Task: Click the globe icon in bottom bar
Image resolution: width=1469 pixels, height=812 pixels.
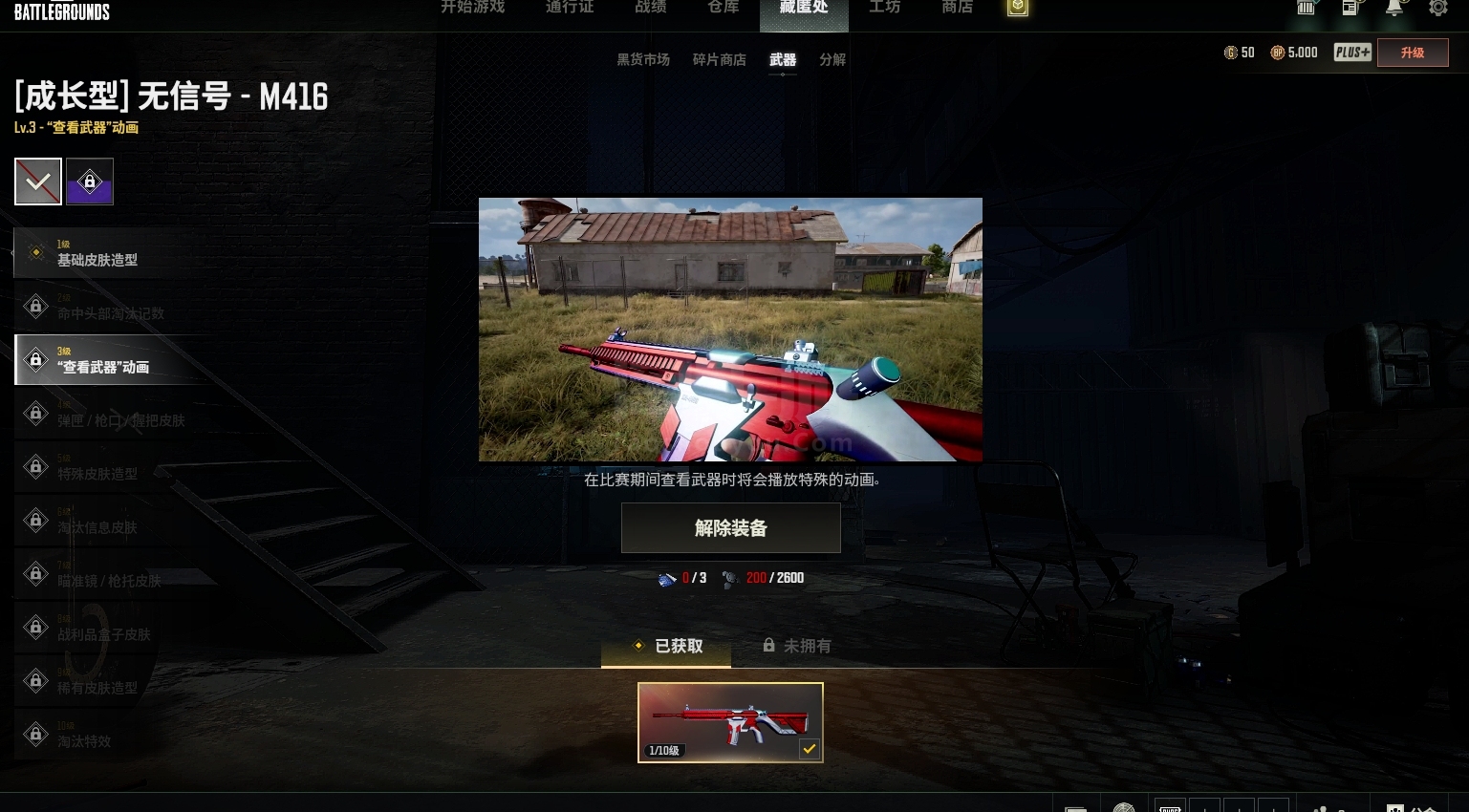Action: click(1124, 807)
